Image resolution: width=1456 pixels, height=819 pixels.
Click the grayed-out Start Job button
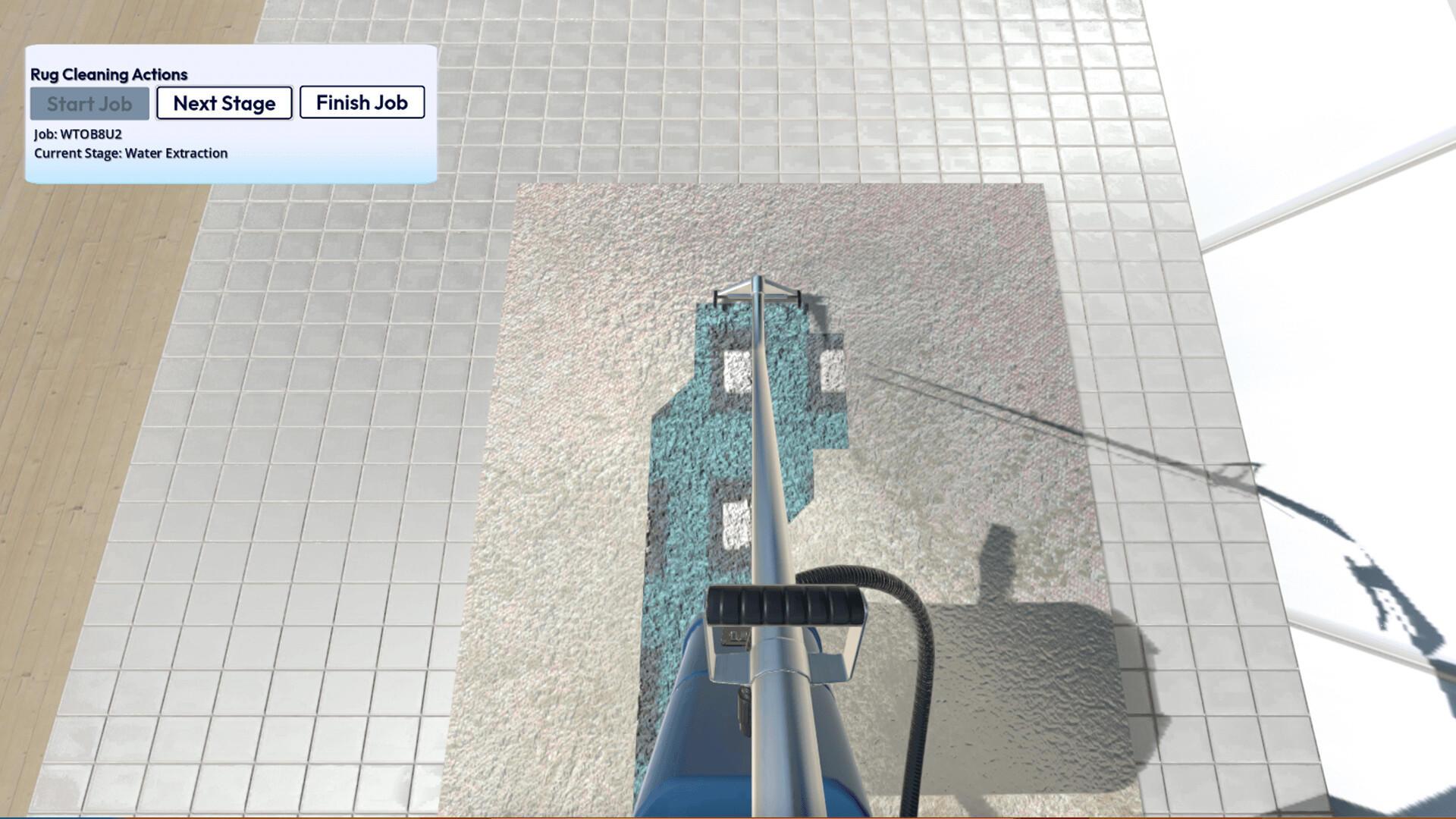89,104
